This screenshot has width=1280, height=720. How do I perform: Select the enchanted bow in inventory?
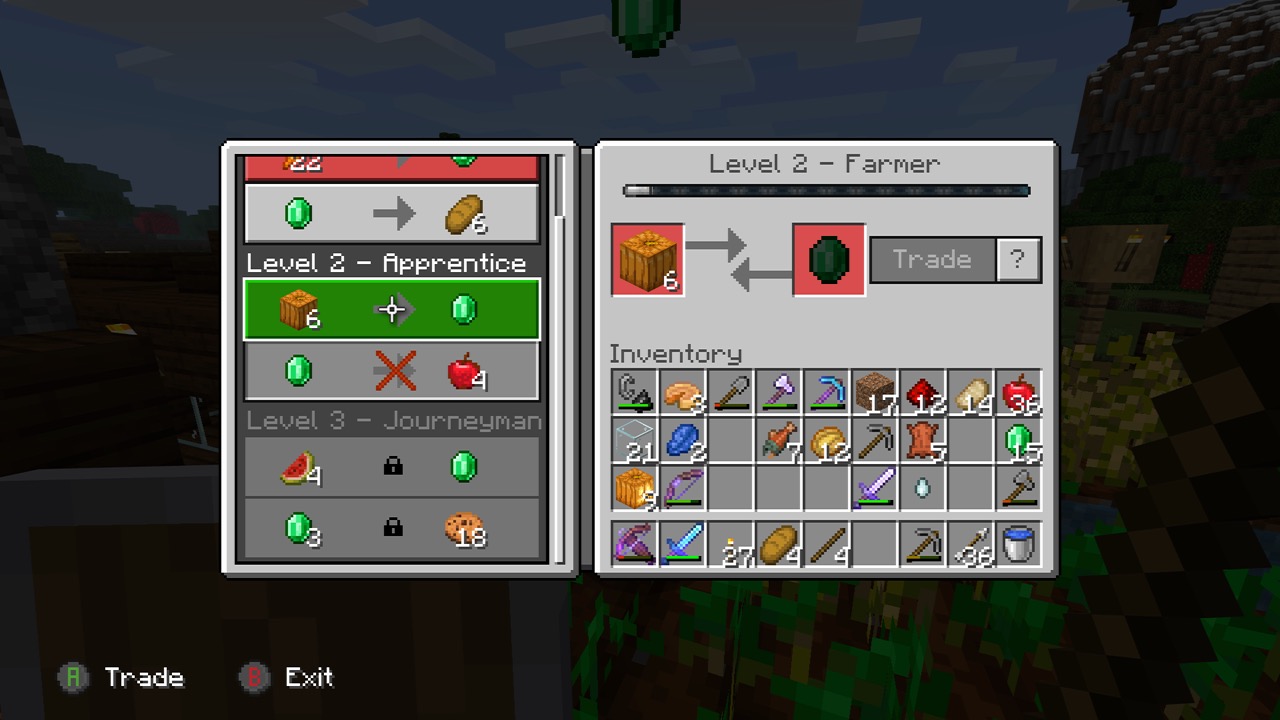click(683, 489)
